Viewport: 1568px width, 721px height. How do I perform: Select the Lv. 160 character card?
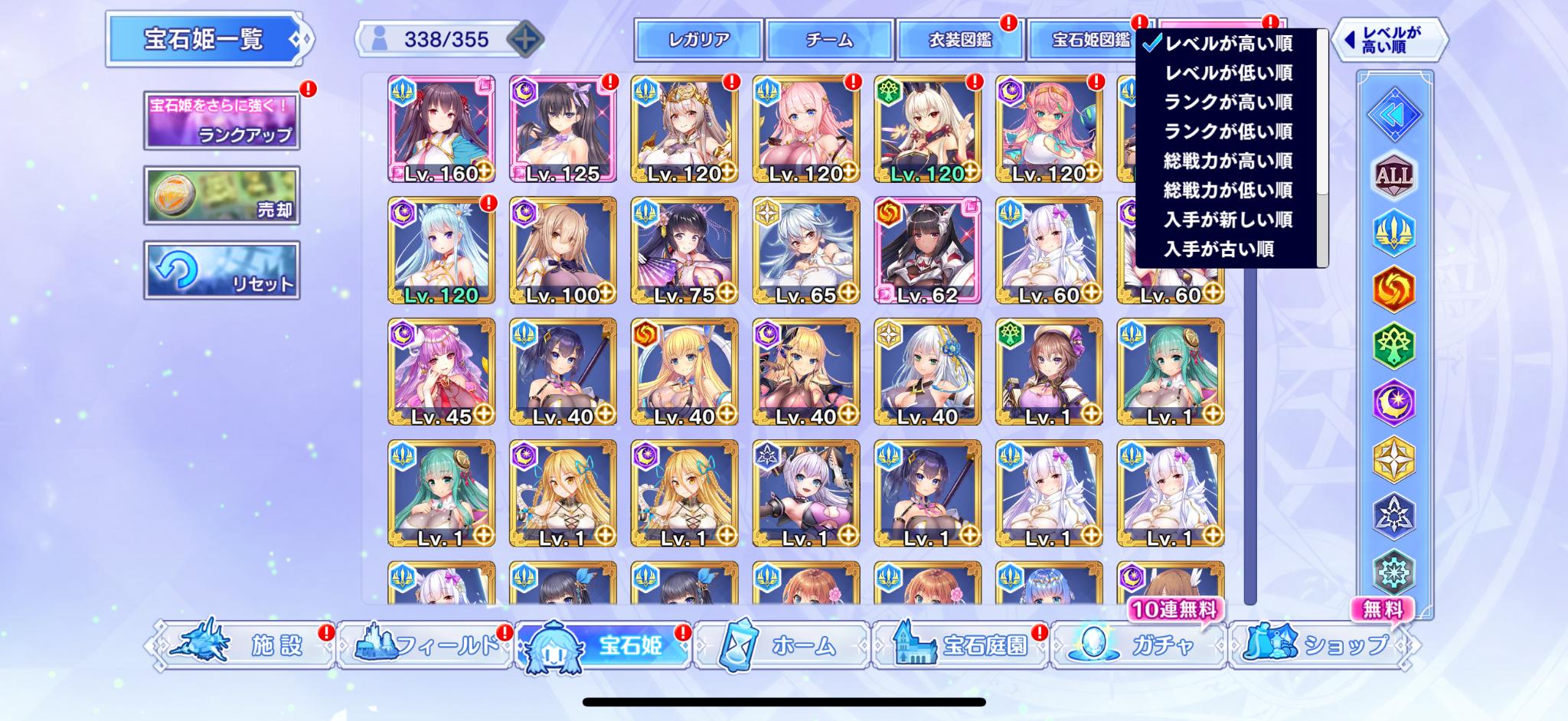[441, 129]
